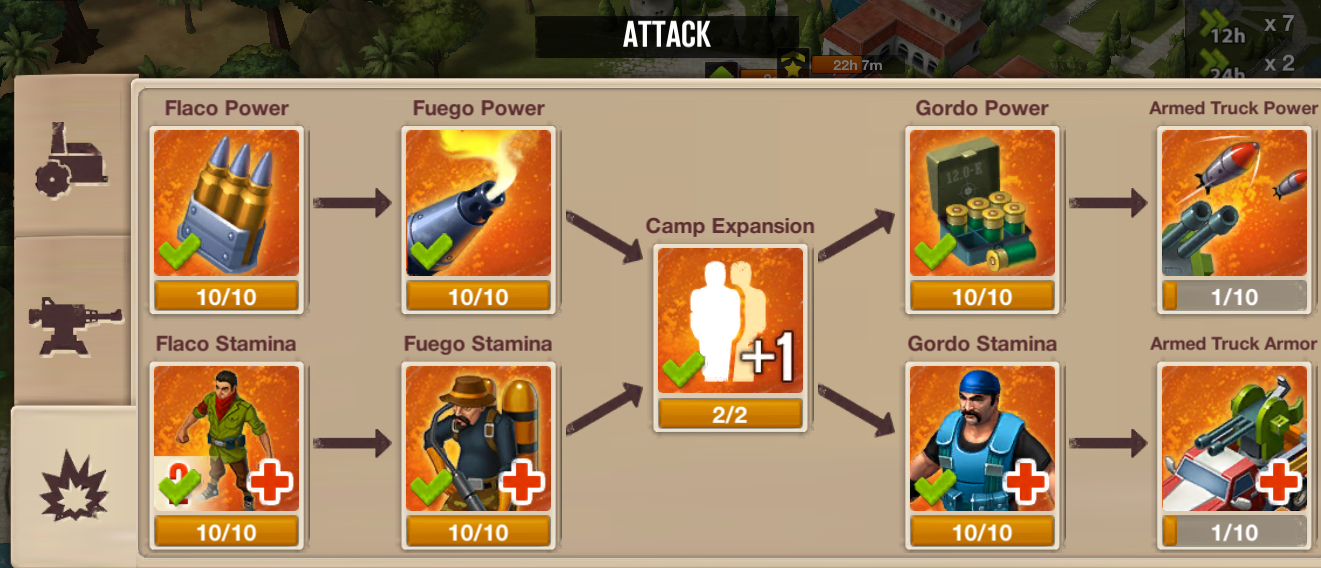Upgrade Armed Truck Armor
Screen dimensions: 1321x568
[x=1234, y=439]
